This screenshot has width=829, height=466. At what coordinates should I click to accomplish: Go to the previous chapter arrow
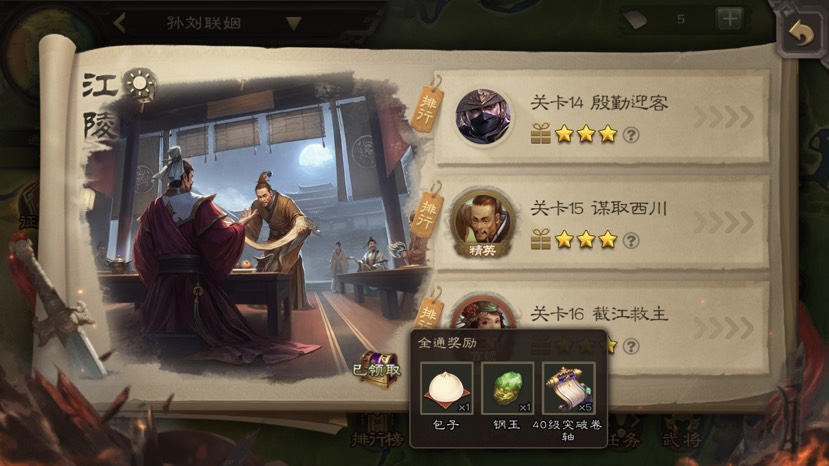[x=119, y=22]
